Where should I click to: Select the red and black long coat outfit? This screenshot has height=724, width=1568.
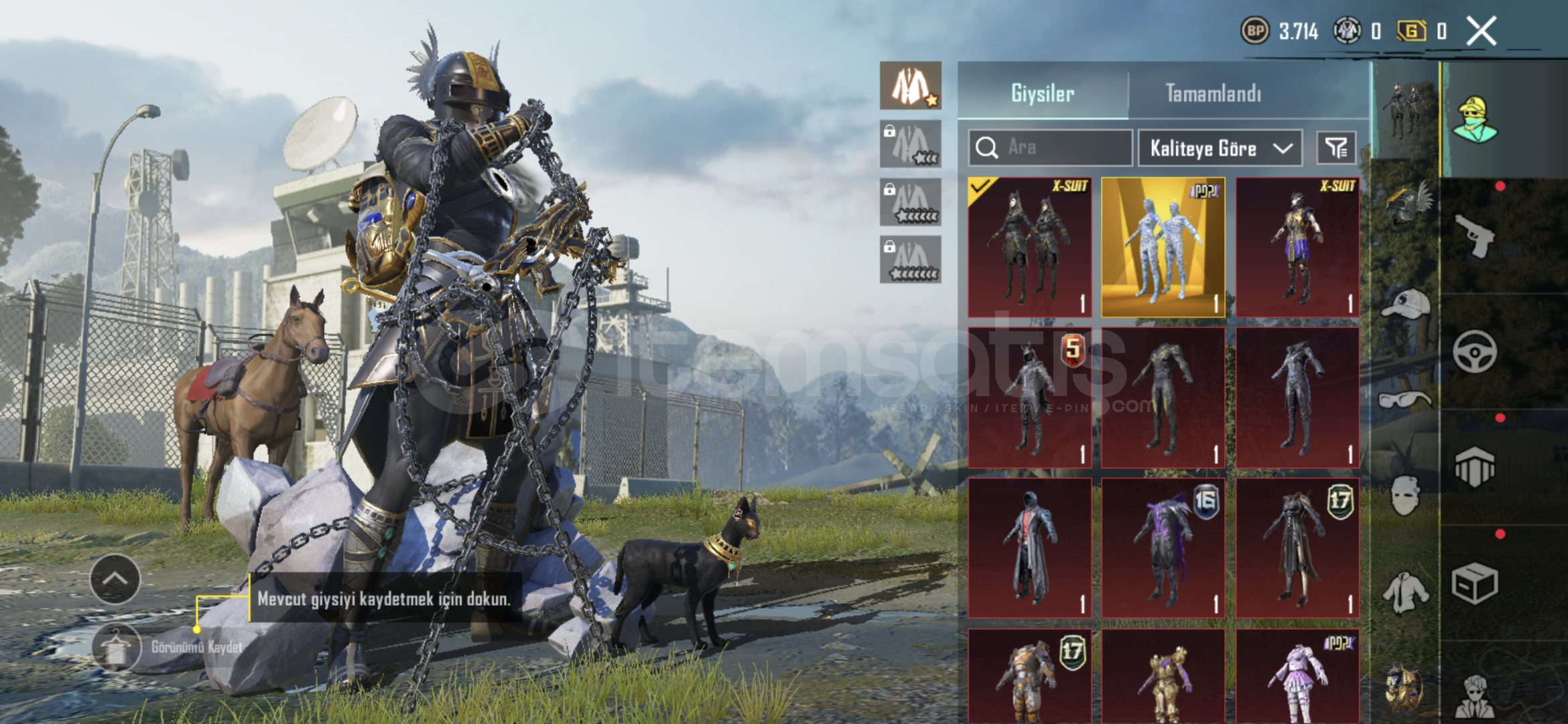coord(1029,548)
